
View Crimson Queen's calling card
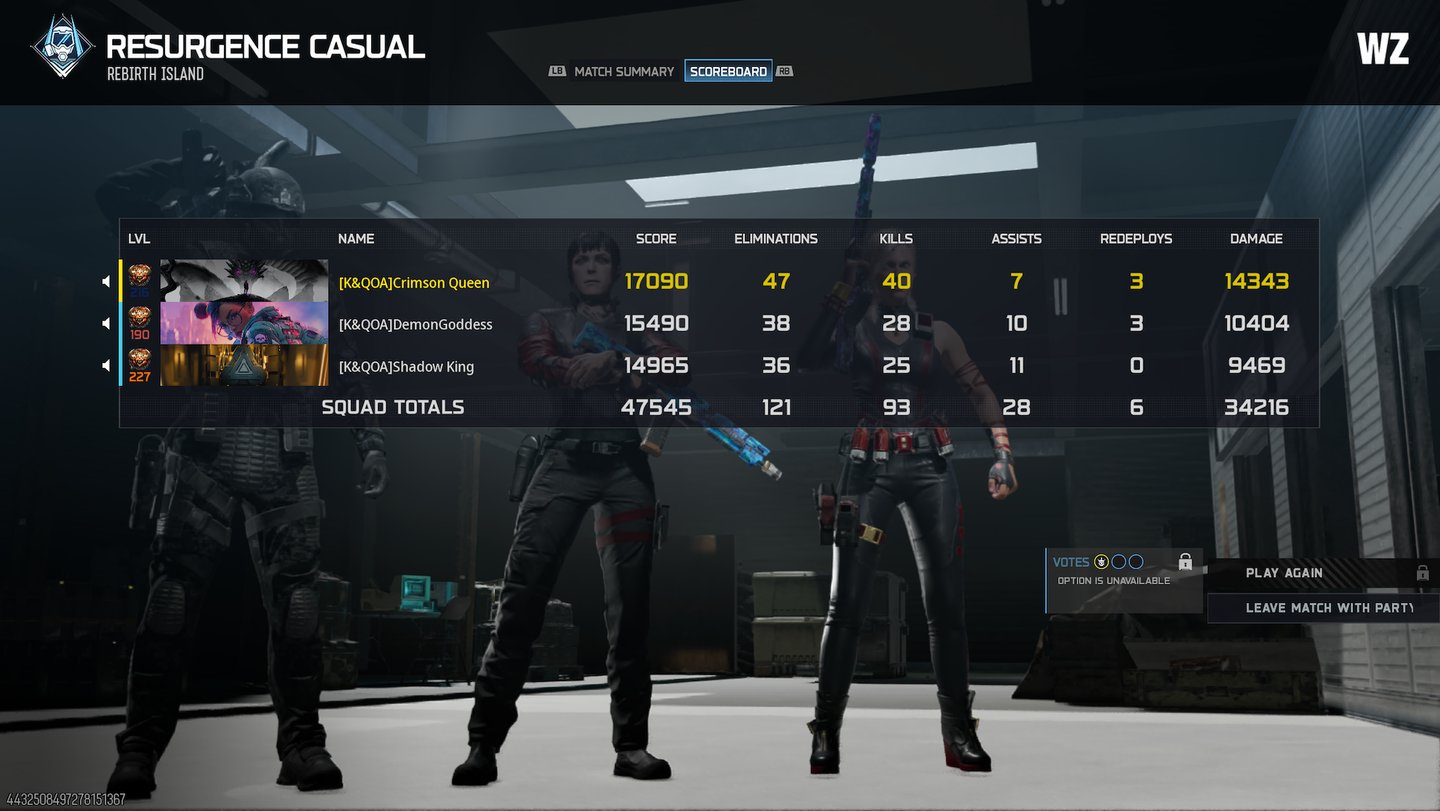[x=244, y=281]
